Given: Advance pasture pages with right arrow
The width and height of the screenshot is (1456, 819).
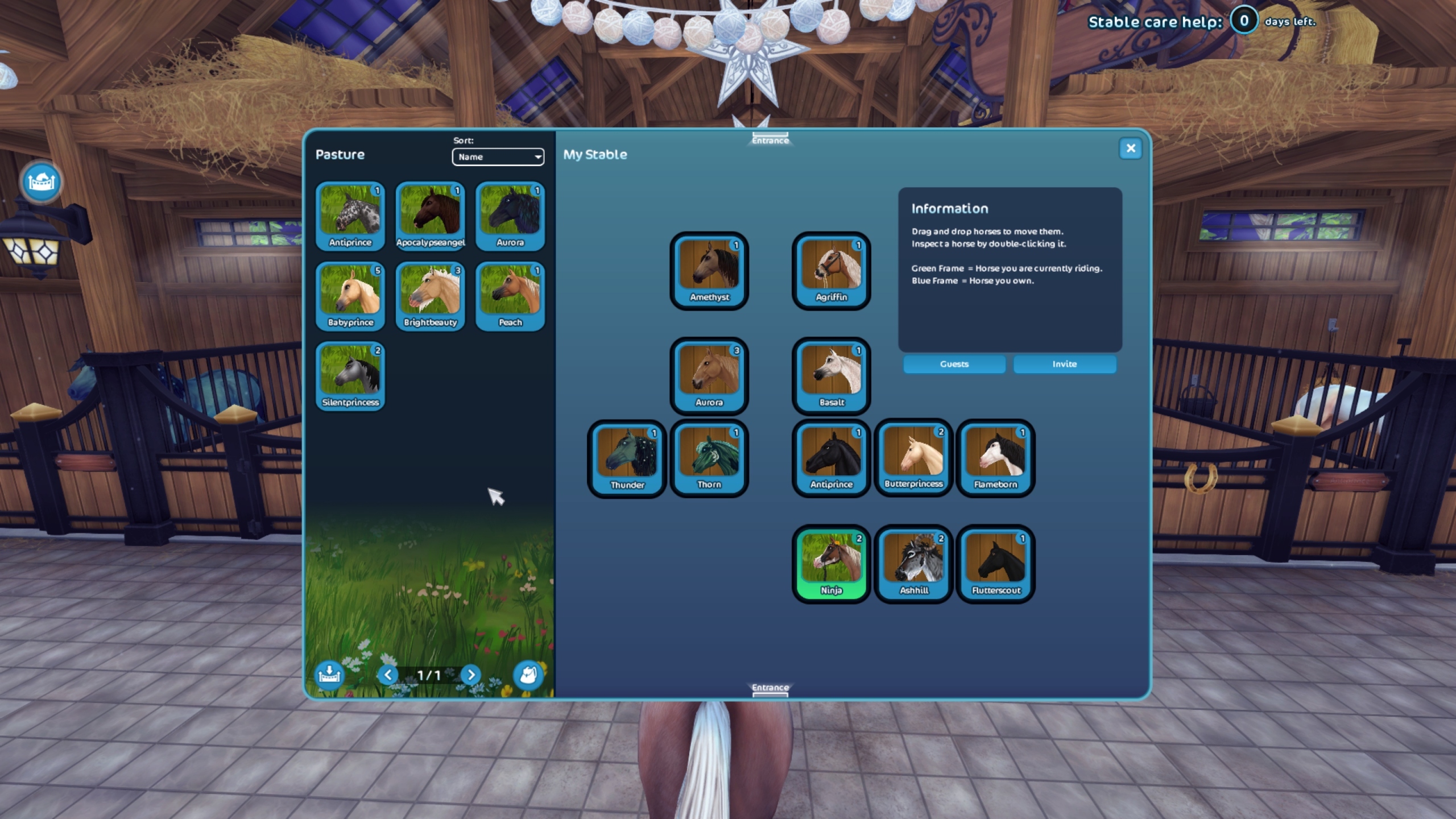Looking at the screenshot, I should pos(470,675).
